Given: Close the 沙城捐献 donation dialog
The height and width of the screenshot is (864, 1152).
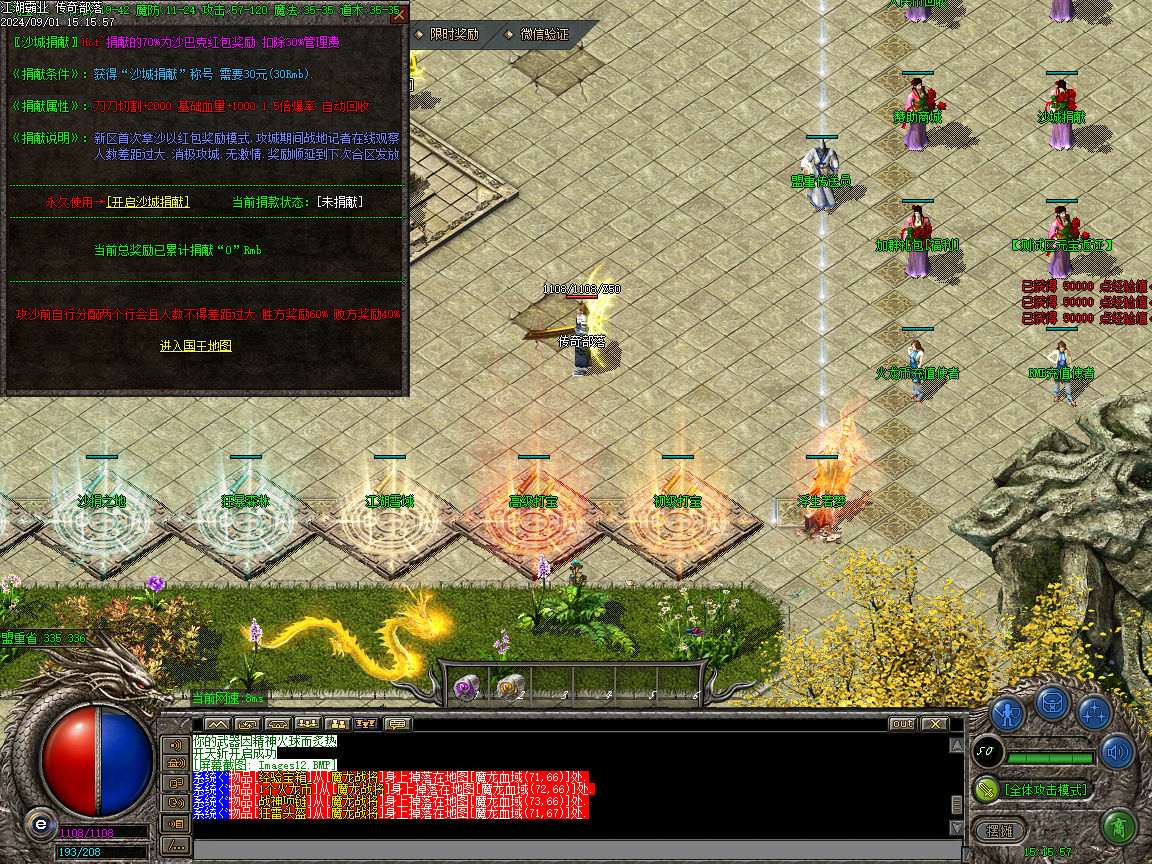Looking at the screenshot, I should tap(399, 14).
